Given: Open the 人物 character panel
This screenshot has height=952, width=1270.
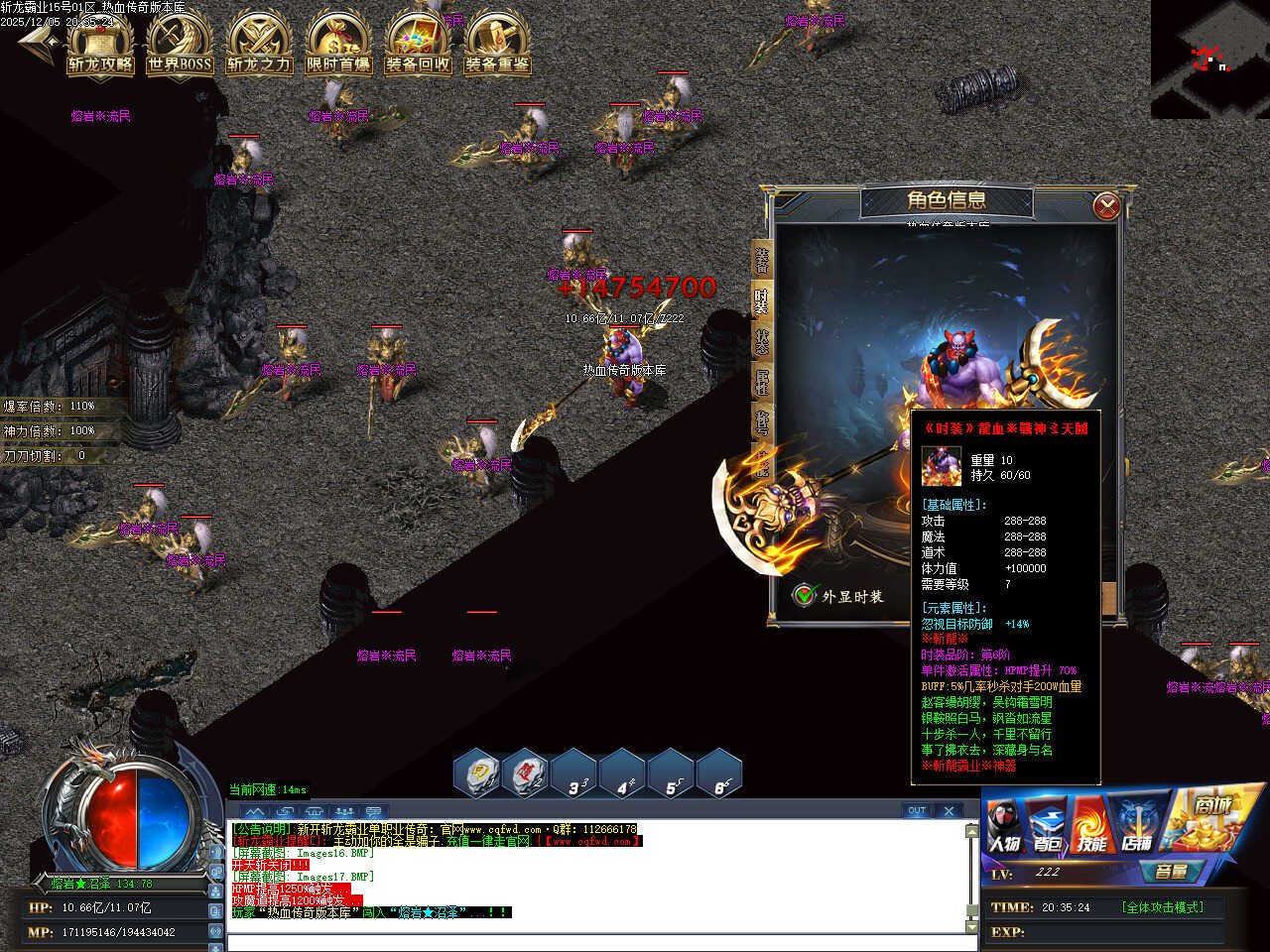Looking at the screenshot, I should 1004,829.
